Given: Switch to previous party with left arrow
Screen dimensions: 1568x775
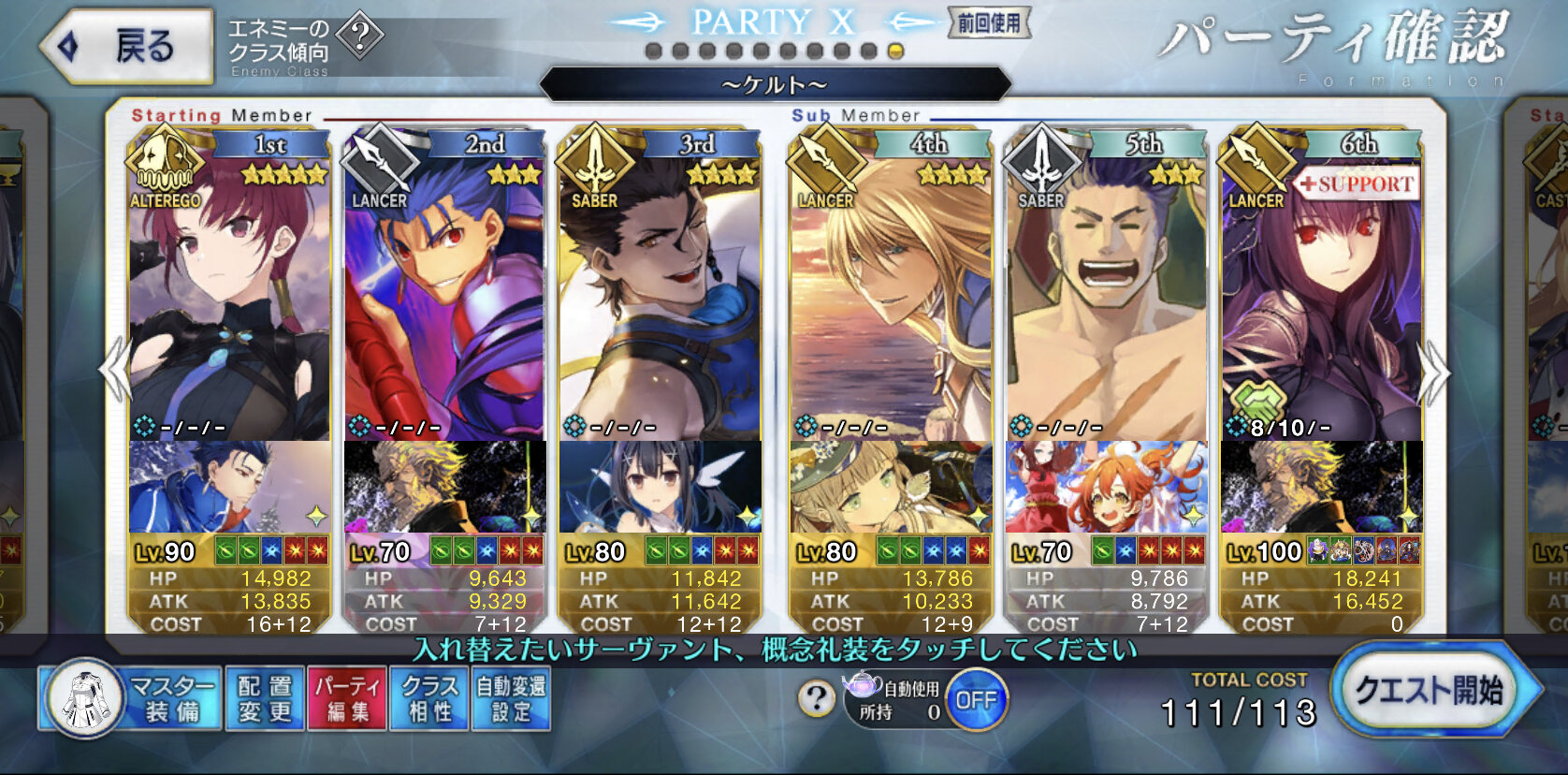Looking at the screenshot, I should [x=116, y=372].
